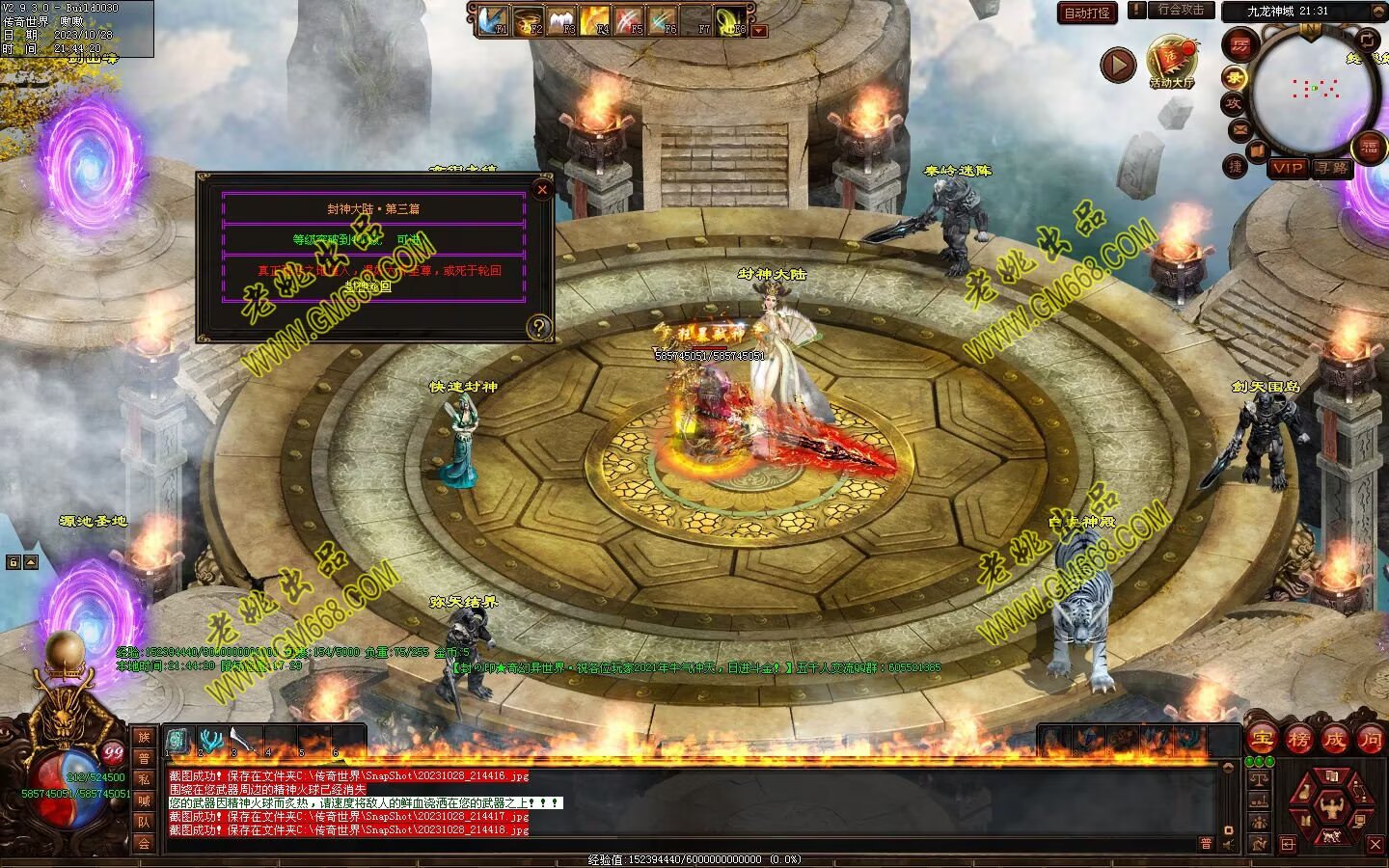Open the 榜 rankings button
Viewport: 1389px width, 868px height.
coord(1298,740)
